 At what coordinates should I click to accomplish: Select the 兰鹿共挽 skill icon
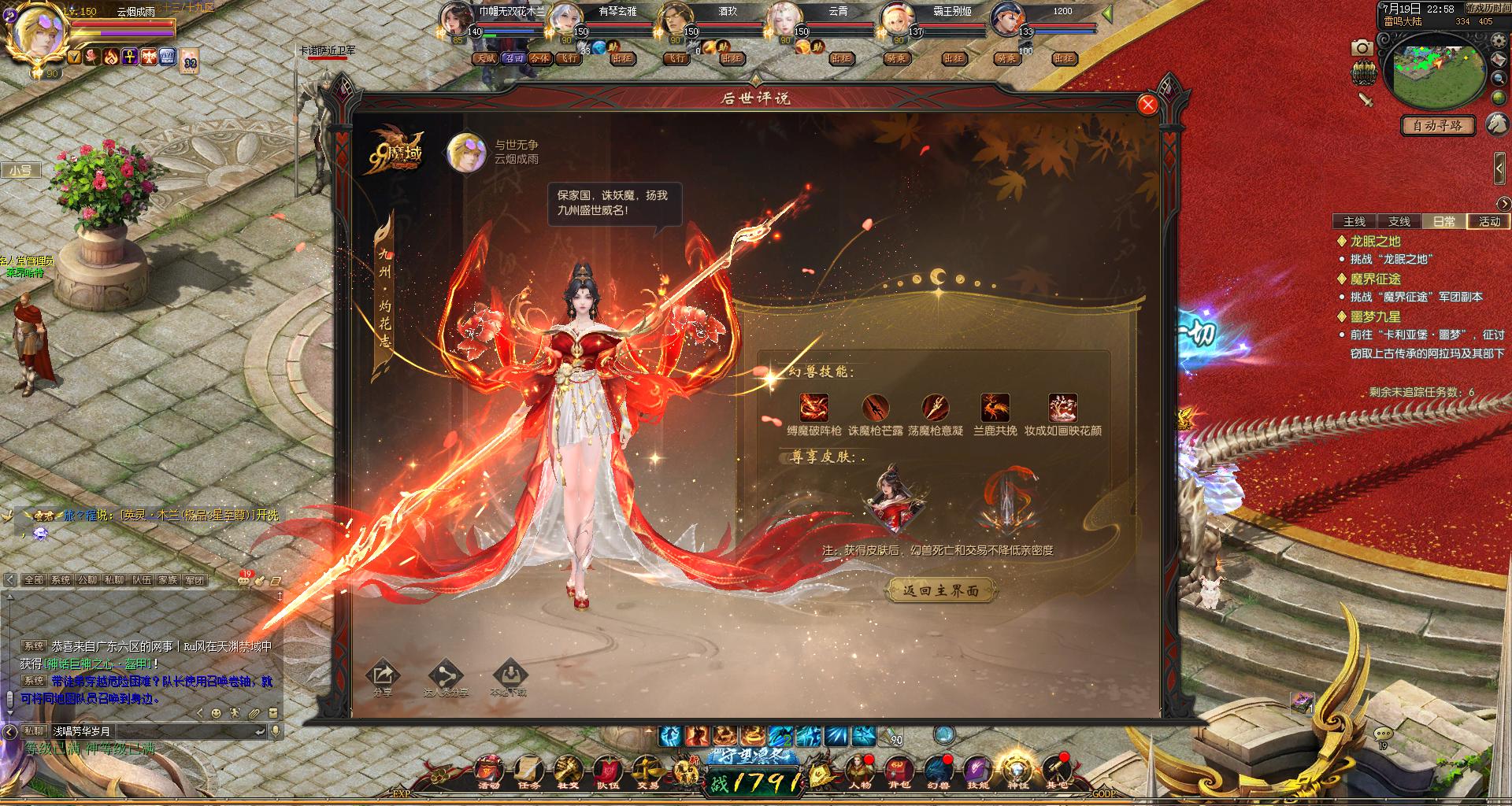995,408
